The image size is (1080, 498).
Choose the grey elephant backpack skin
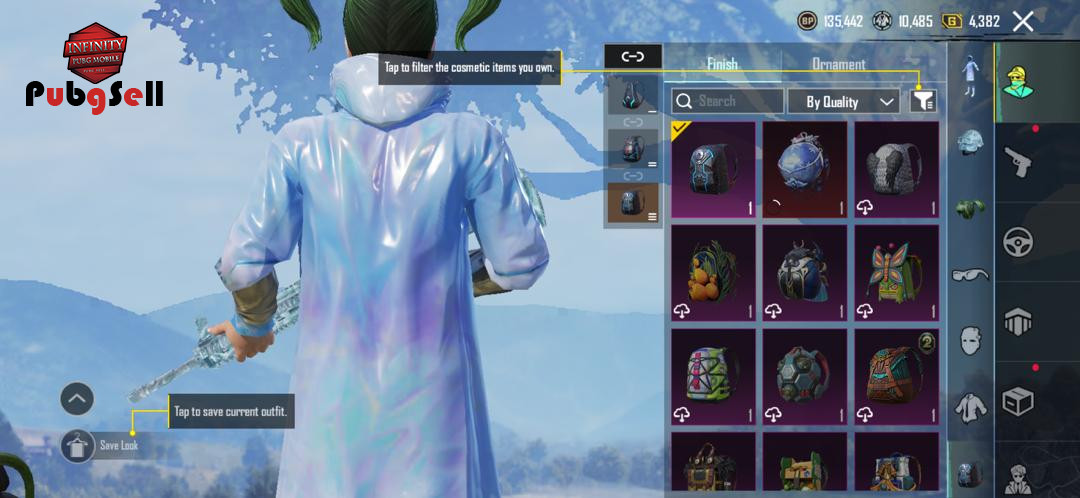point(896,169)
